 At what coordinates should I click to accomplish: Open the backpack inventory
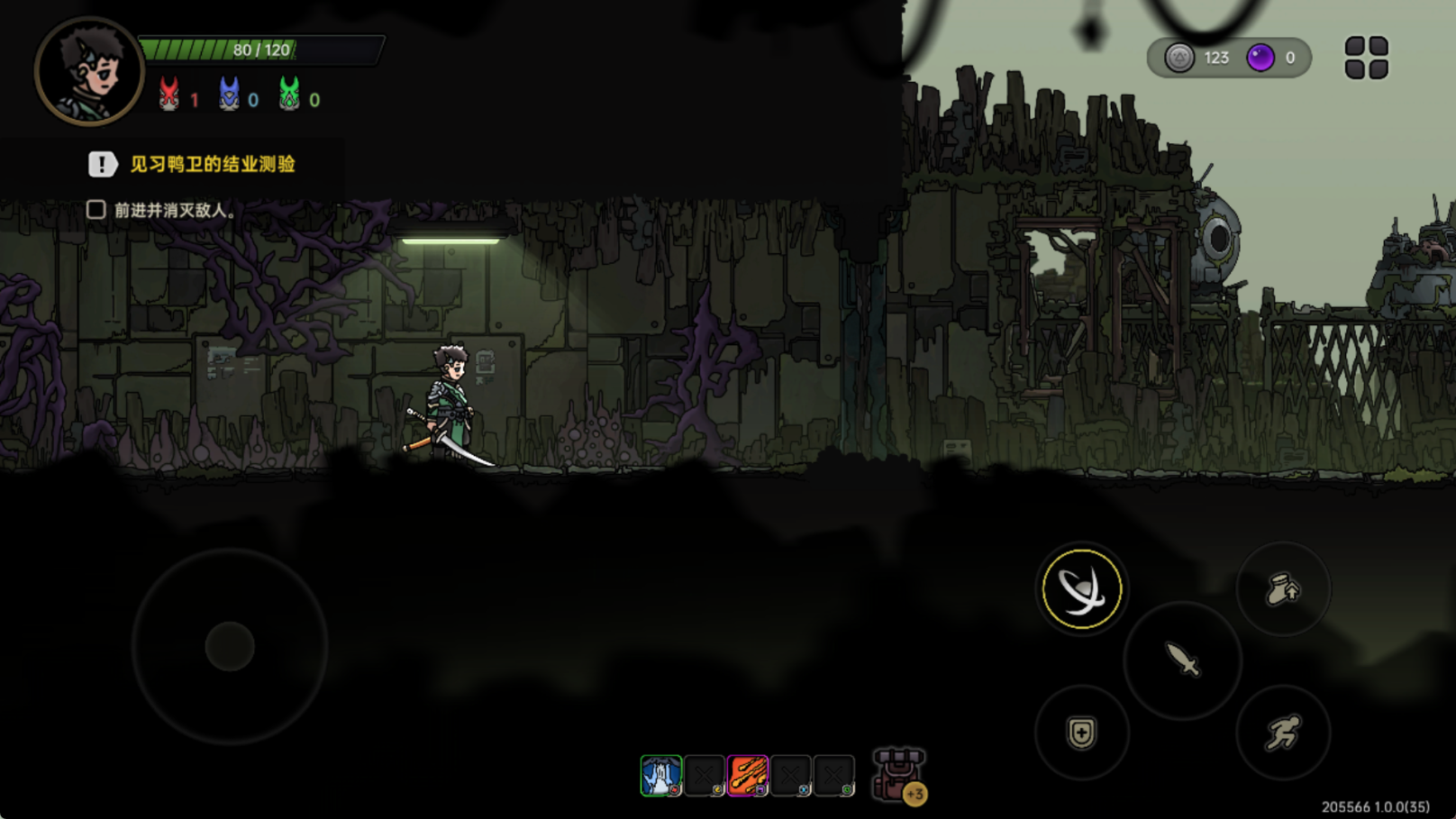coord(897,774)
